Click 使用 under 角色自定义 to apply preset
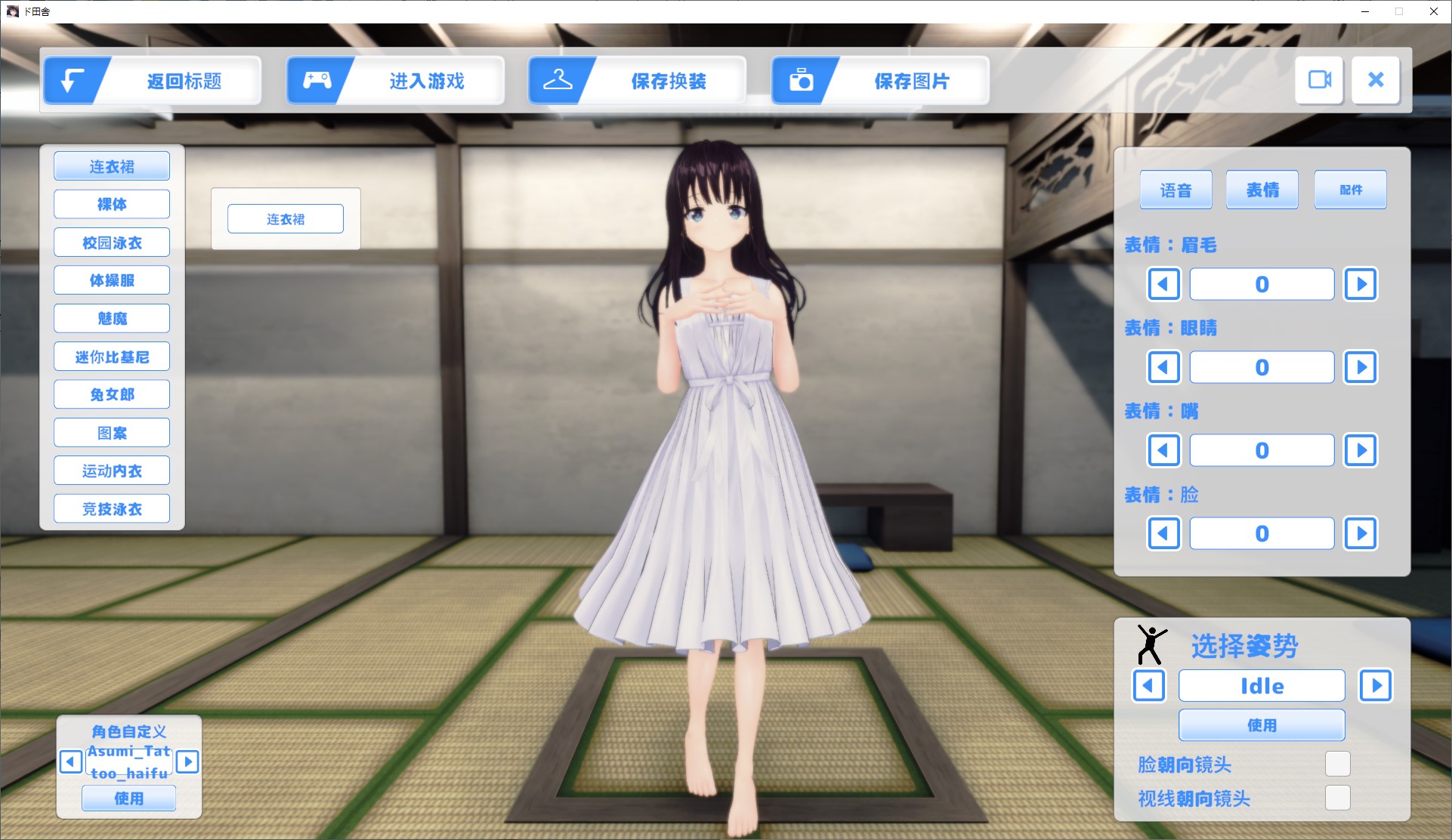Viewport: 1452px width, 840px height. pyautogui.click(x=128, y=798)
